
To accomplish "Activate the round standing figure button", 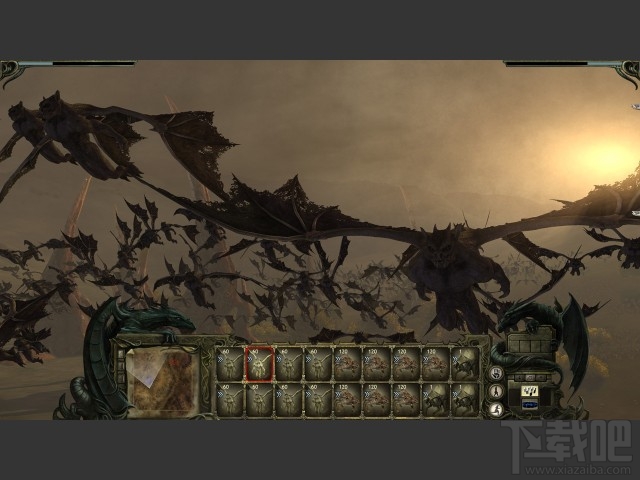I will pos(497,389).
